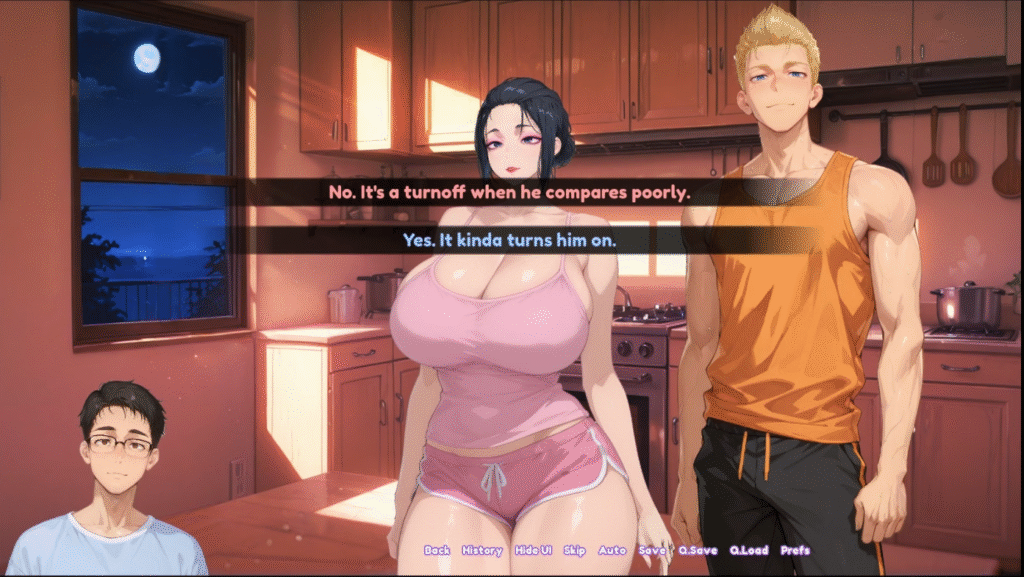Viewport: 1024px width, 577px height.
Task: Hide UI from the quick menu
Action: 533,550
